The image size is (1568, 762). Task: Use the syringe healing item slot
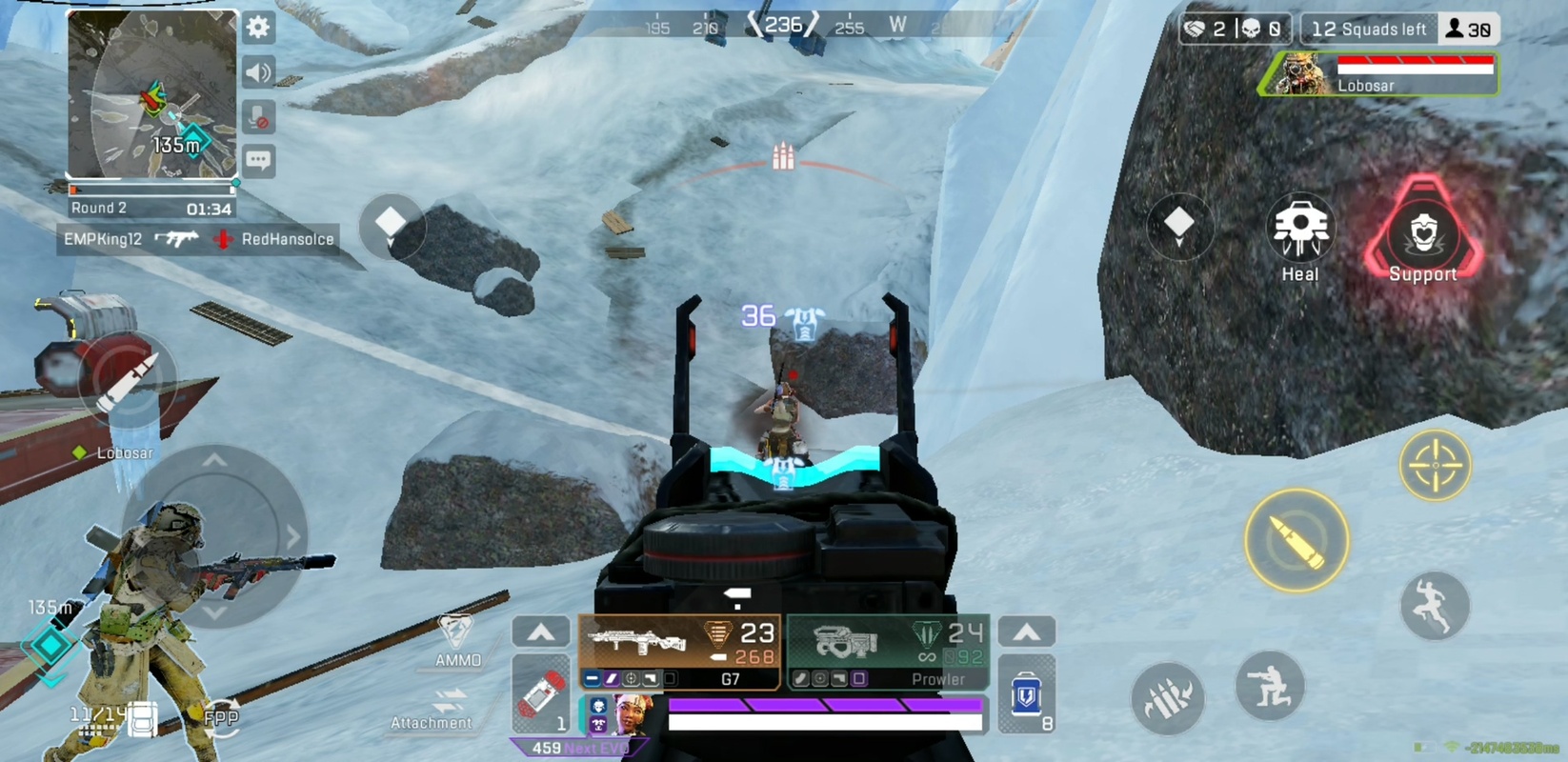click(x=541, y=694)
